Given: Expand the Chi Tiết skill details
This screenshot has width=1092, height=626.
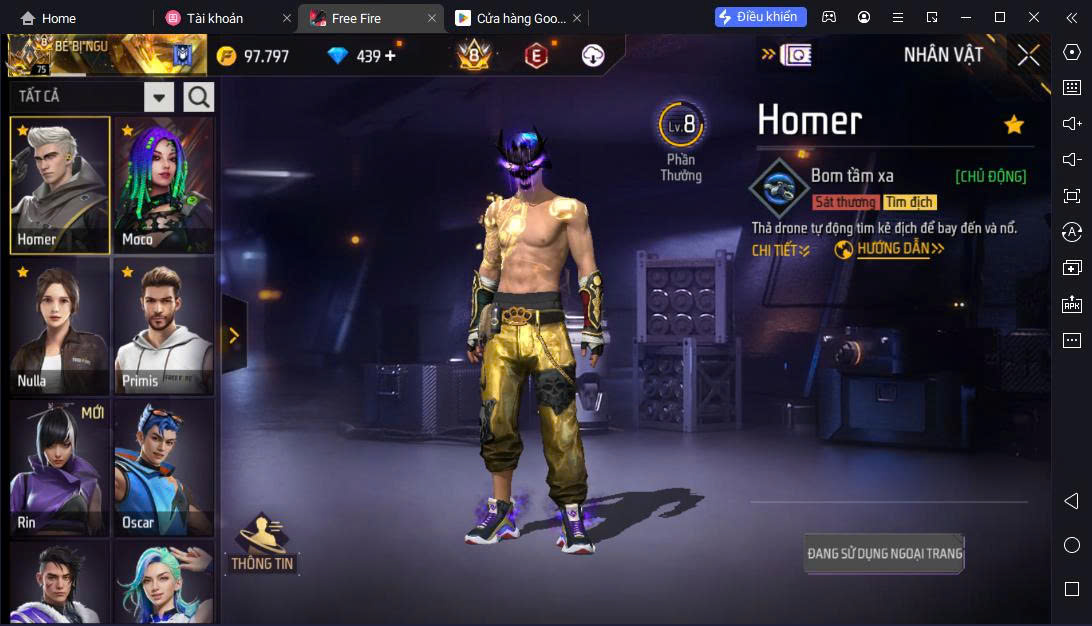Looking at the screenshot, I should coord(781,250).
